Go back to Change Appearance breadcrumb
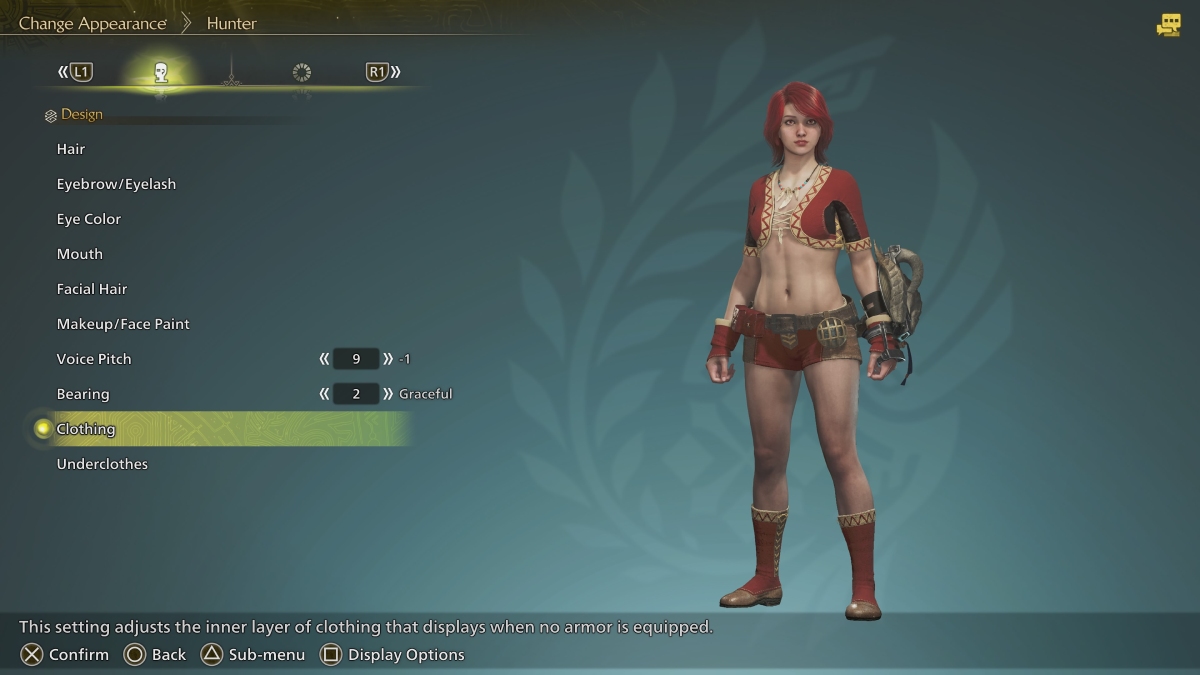The width and height of the screenshot is (1200, 675). pyautogui.click(x=92, y=23)
